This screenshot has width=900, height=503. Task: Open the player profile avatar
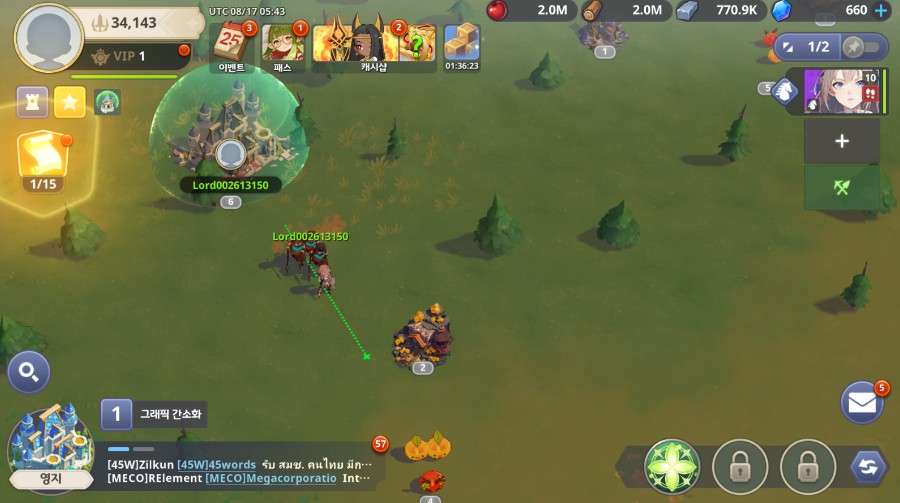click(48, 38)
